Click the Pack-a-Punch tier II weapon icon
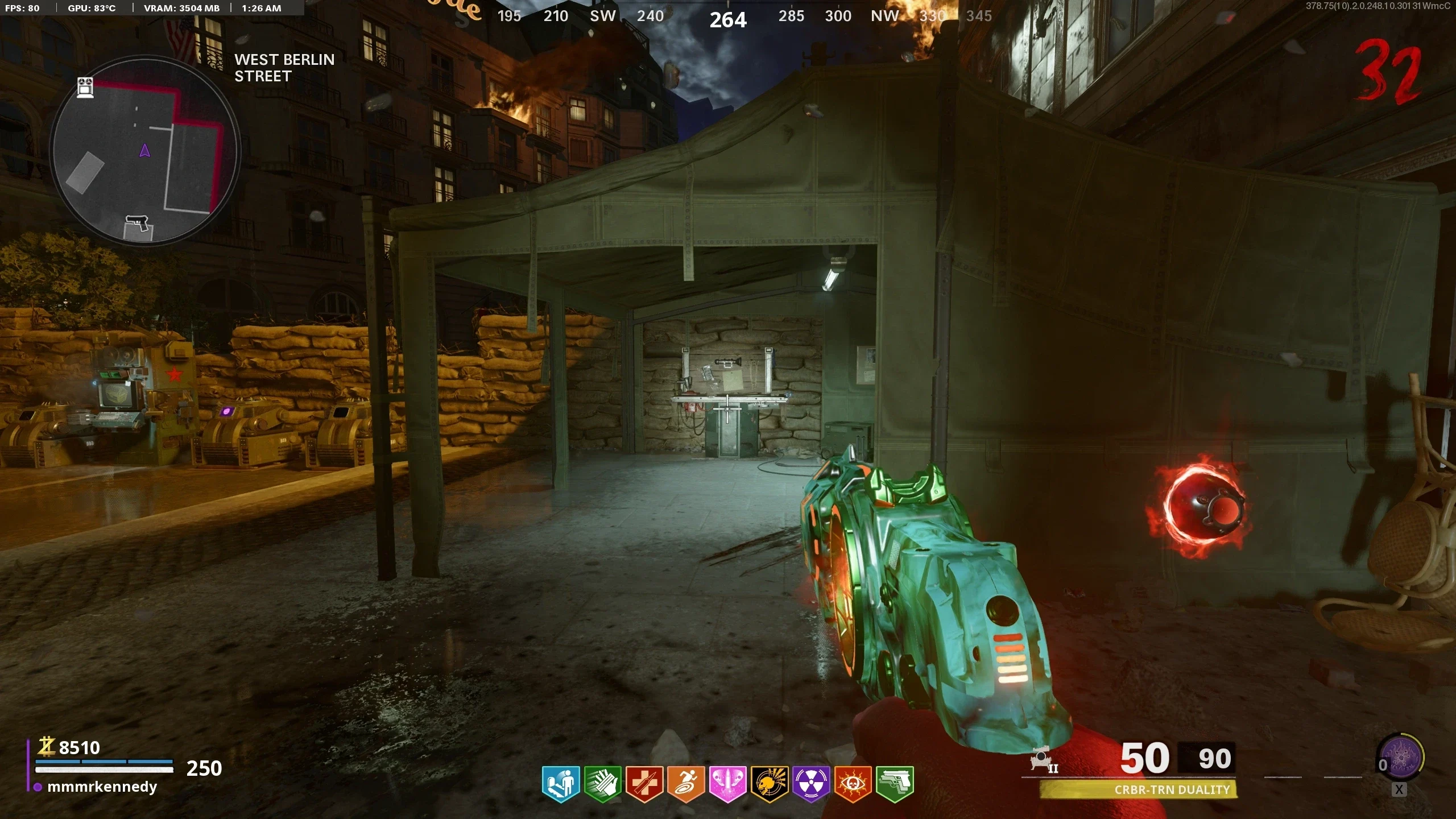 (x=1044, y=760)
